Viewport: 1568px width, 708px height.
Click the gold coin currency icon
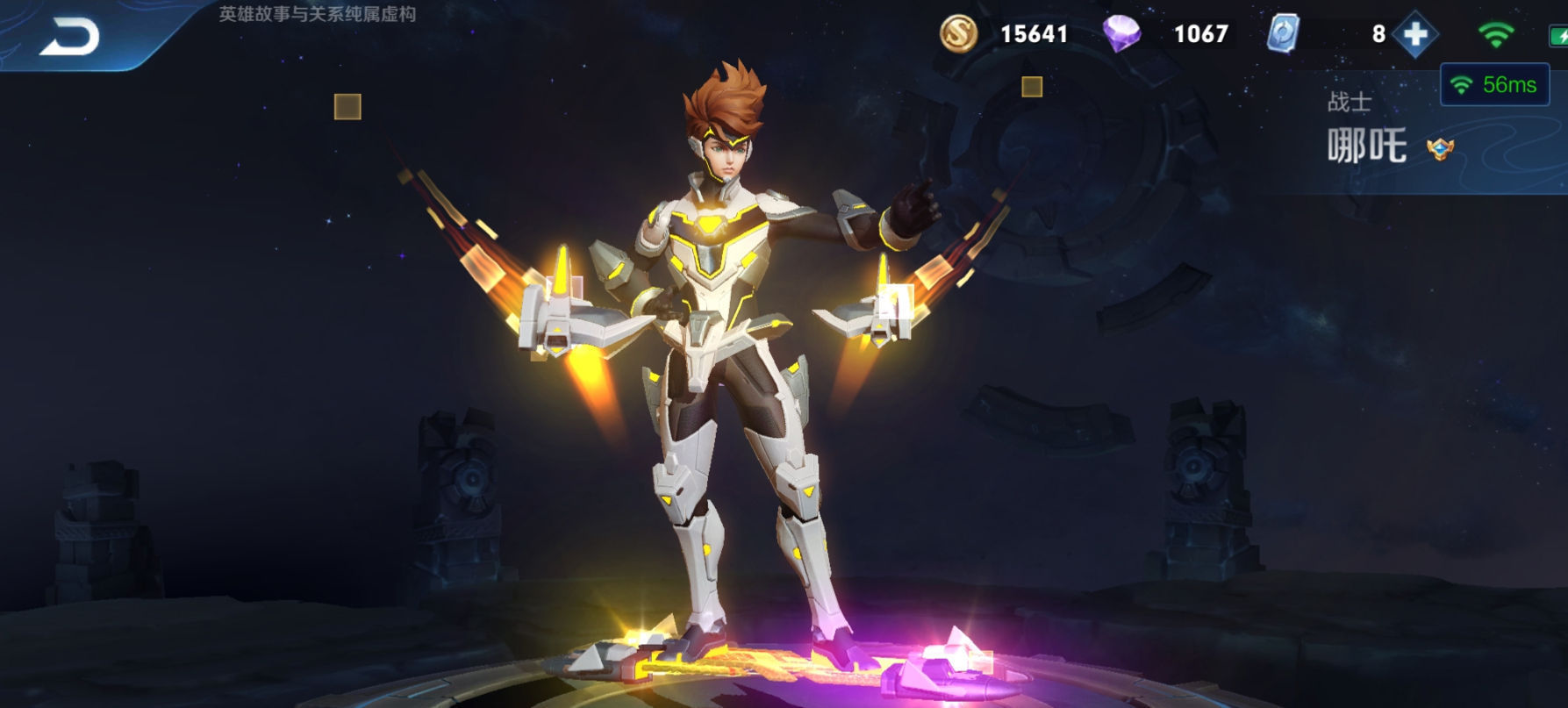958,34
